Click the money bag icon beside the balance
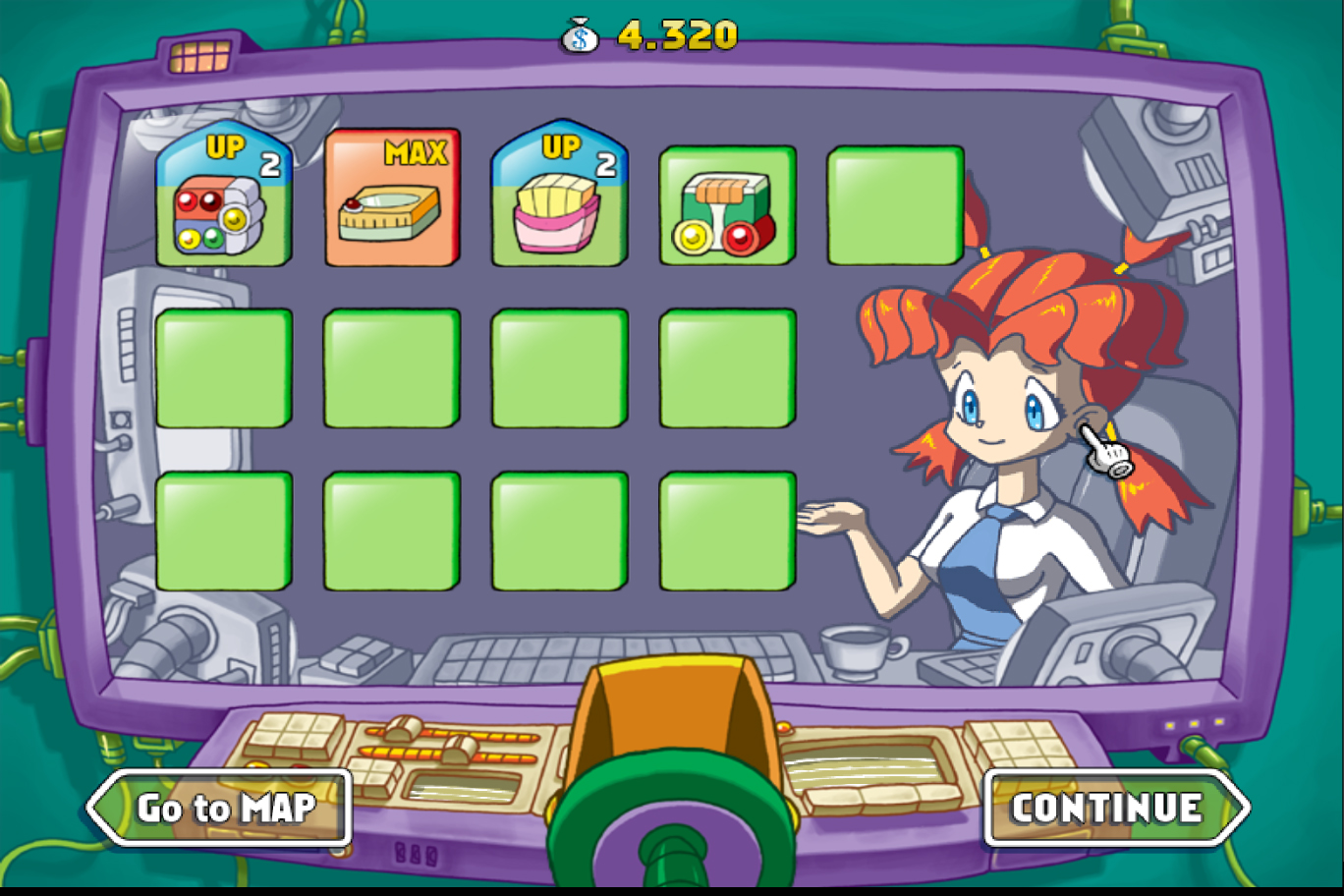Image resolution: width=1344 pixels, height=896 pixels. (x=581, y=32)
